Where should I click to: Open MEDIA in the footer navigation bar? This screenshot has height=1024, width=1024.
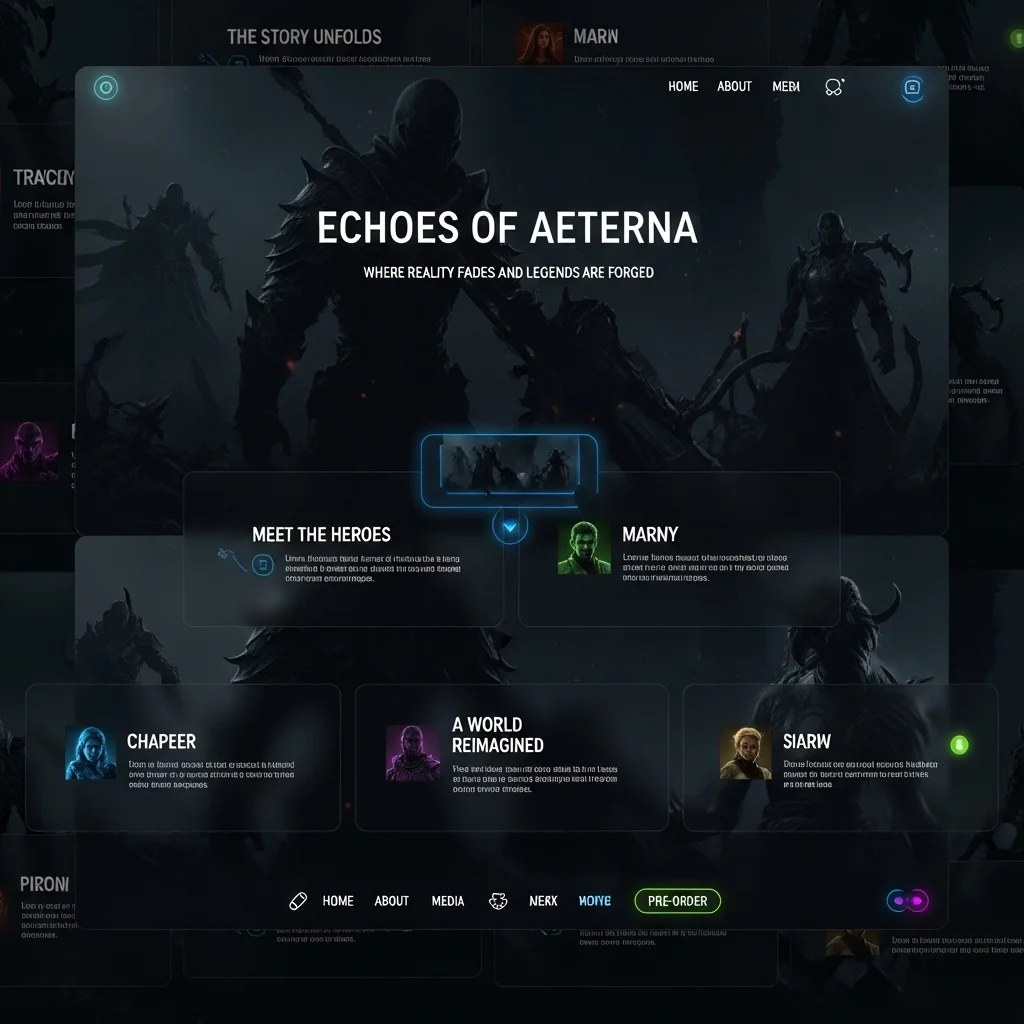448,901
